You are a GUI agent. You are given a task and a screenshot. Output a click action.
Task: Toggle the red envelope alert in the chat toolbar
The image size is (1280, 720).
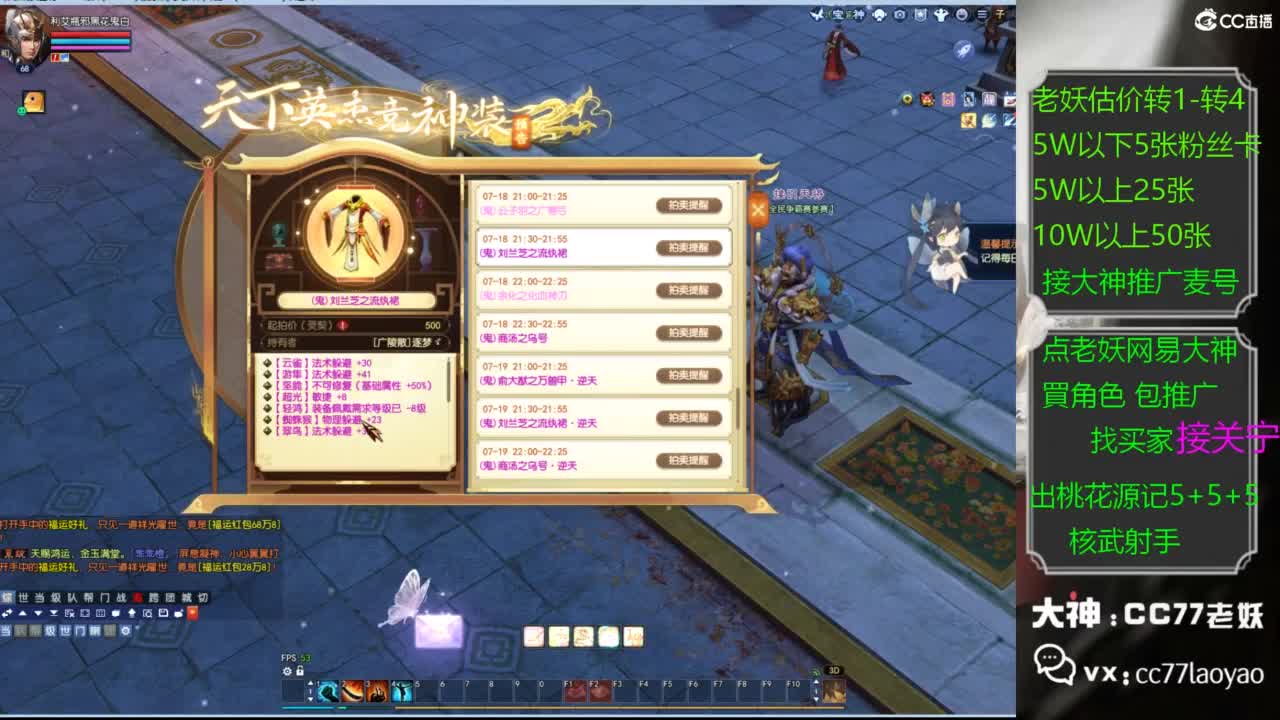[192, 613]
